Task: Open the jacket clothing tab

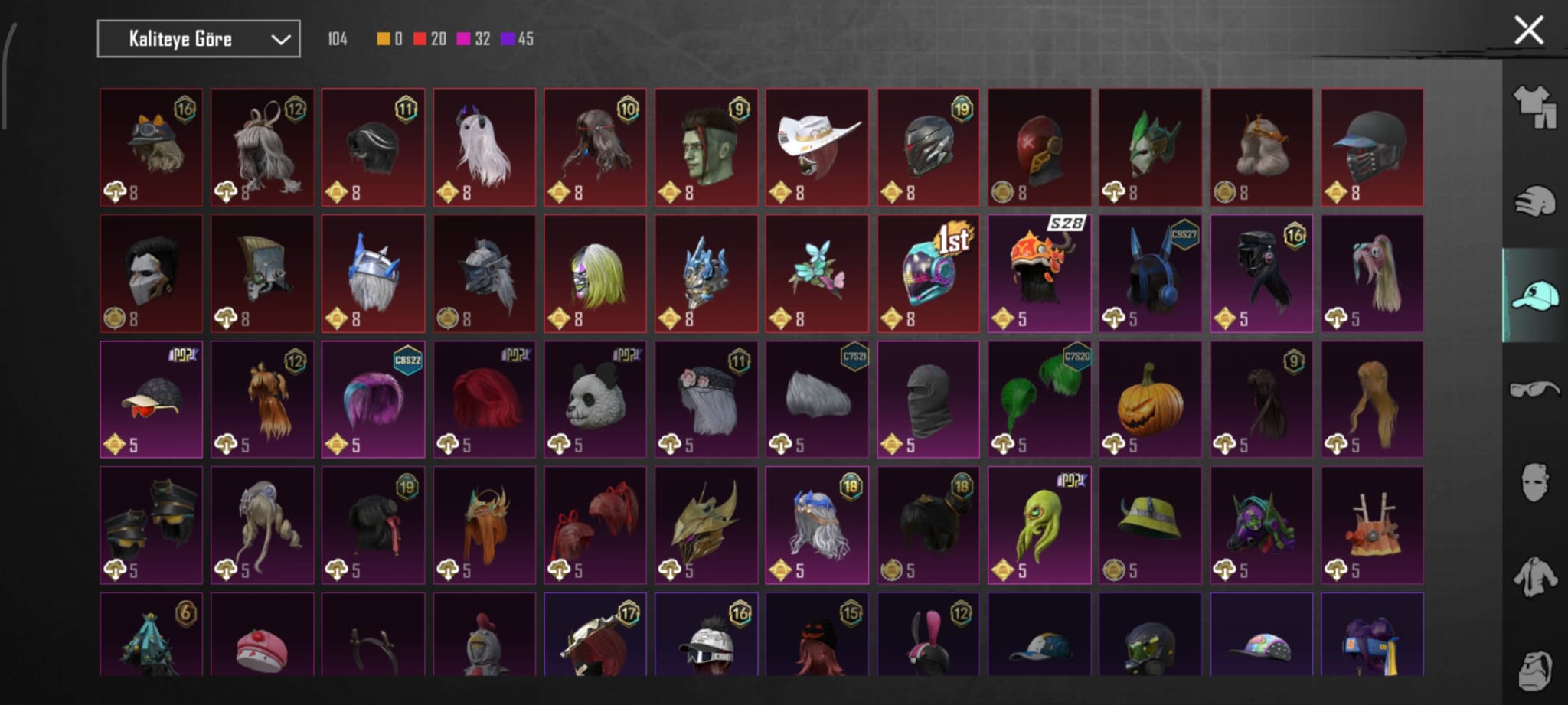Action: [1534, 576]
